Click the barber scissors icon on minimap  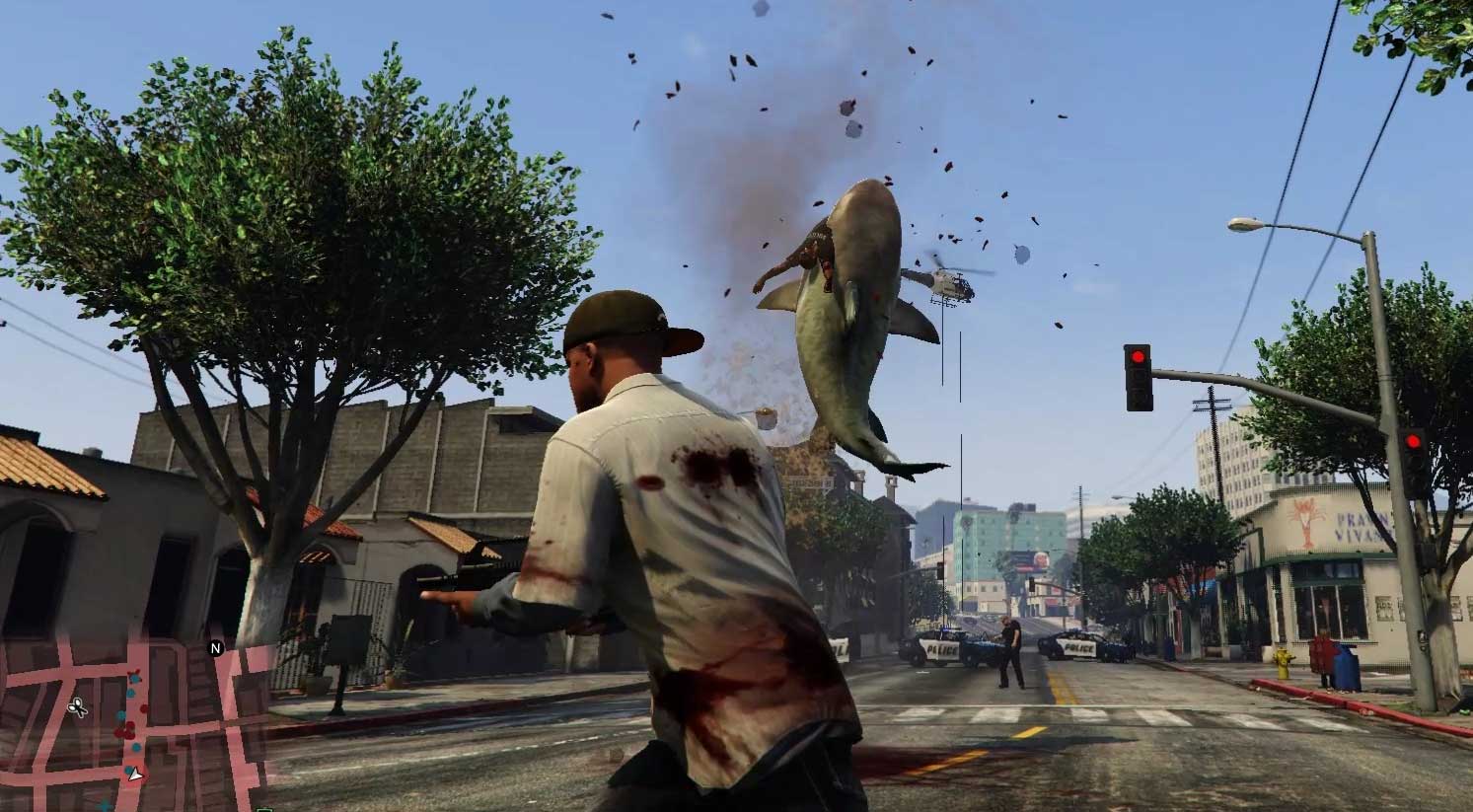pyautogui.click(x=78, y=706)
